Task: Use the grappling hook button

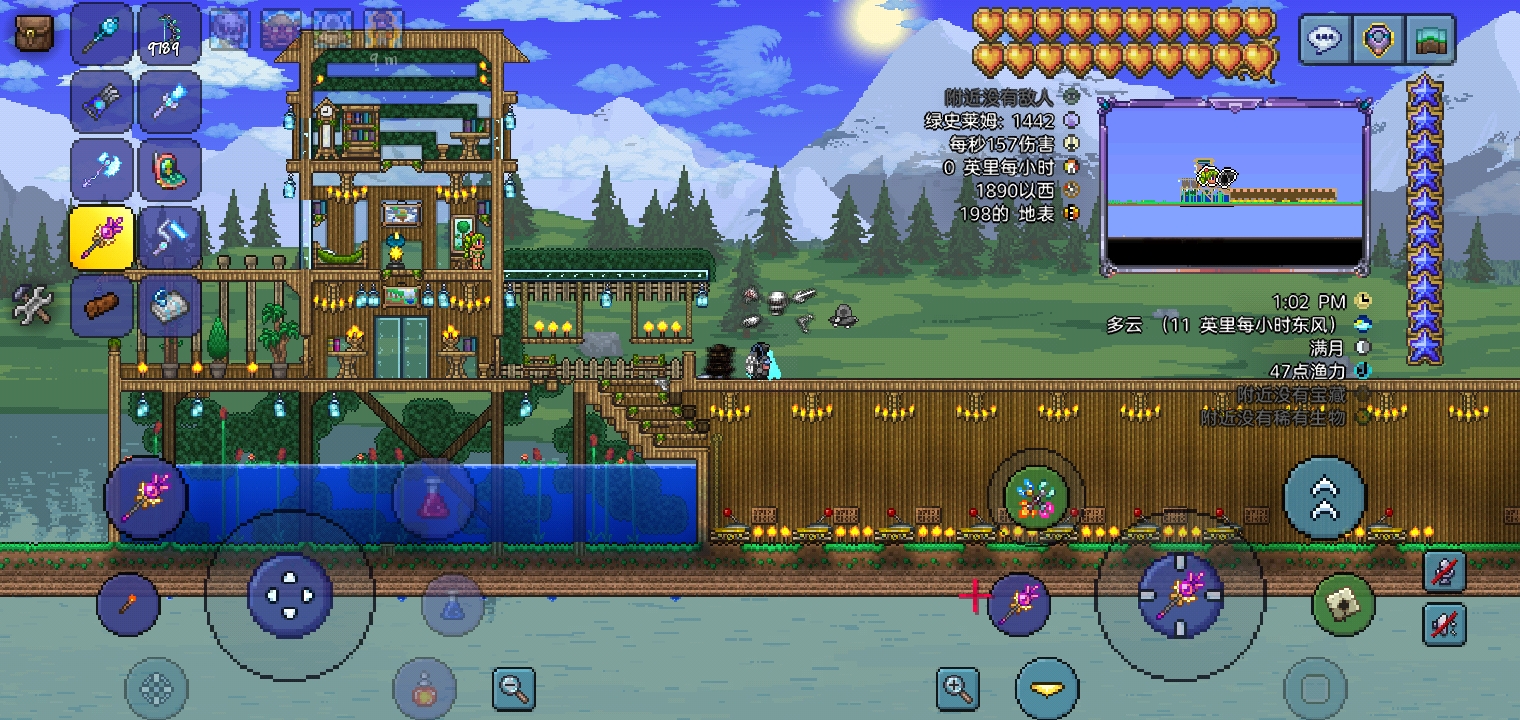Action: coord(1343,604)
